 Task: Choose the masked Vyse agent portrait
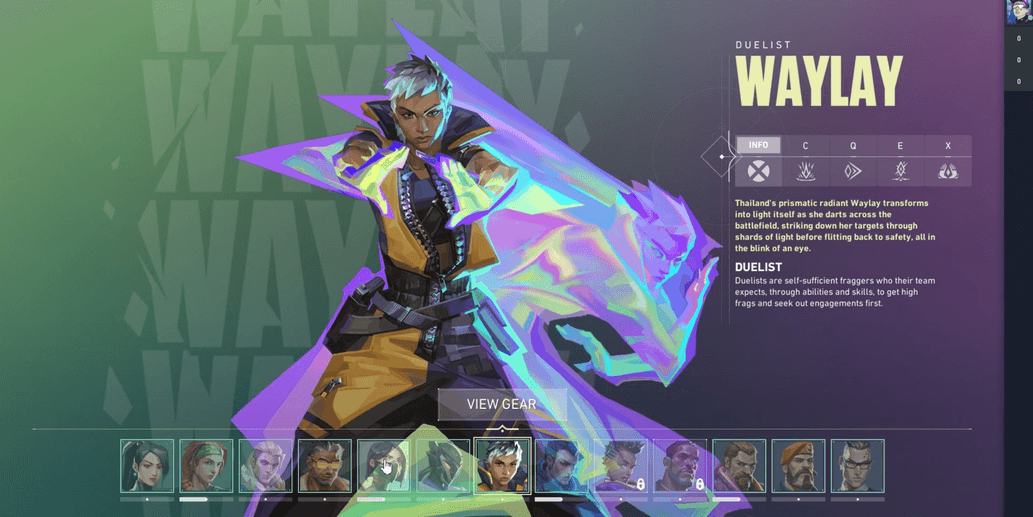[x=443, y=466]
